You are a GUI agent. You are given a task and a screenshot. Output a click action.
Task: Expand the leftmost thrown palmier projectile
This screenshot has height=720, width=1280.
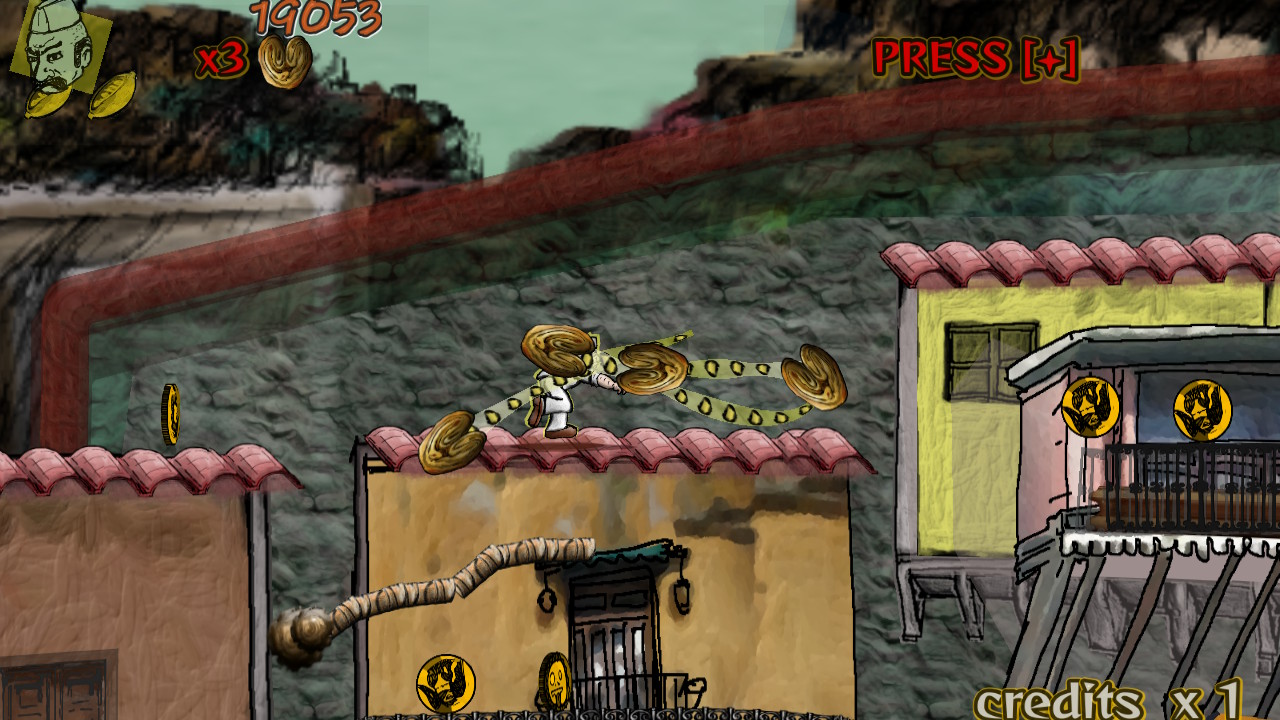point(452,443)
